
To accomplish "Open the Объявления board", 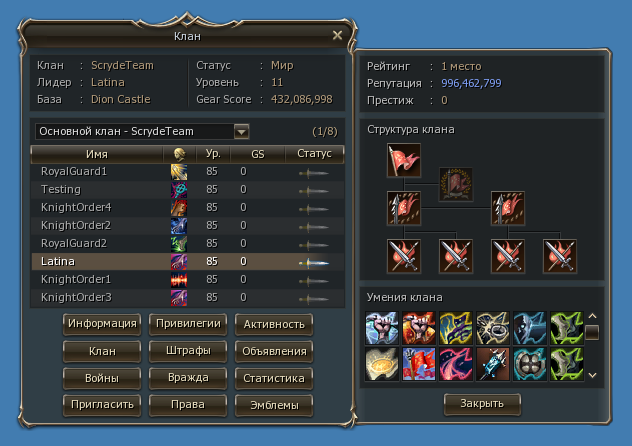I will coord(274,351).
